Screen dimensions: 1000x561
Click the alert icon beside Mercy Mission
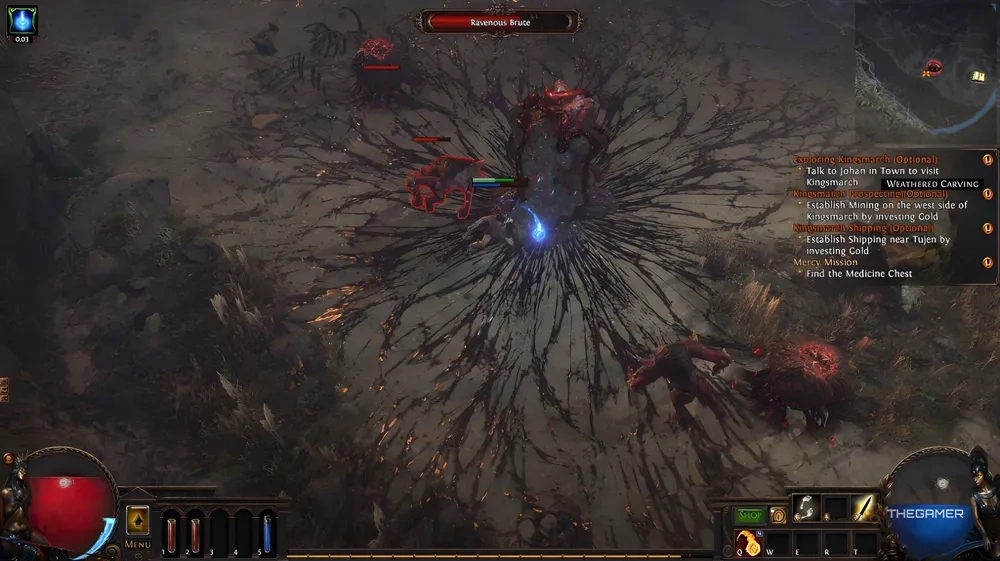[988, 262]
